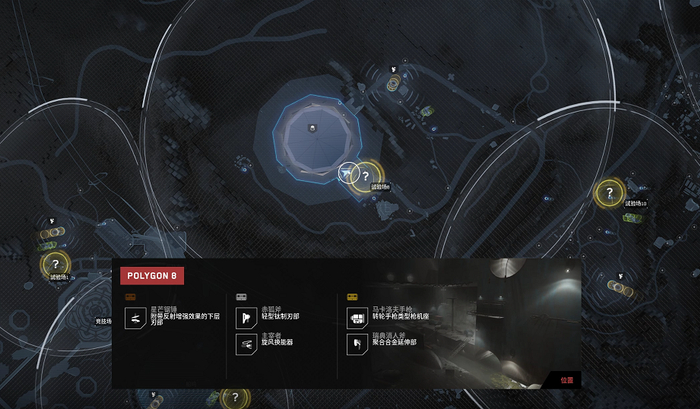This screenshot has width=700, height=409.
Task: Click the yellow oval marker at far left
Action: pyautogui.click(x=53, y=233)
